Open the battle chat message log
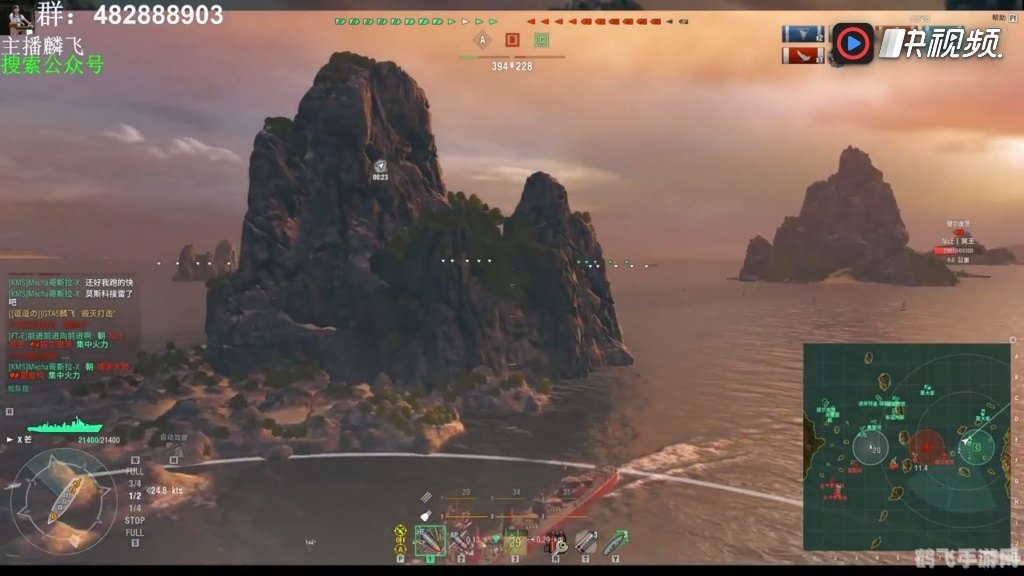Image resolution: width=1024 pixels, height=576 pixels. 72,330
